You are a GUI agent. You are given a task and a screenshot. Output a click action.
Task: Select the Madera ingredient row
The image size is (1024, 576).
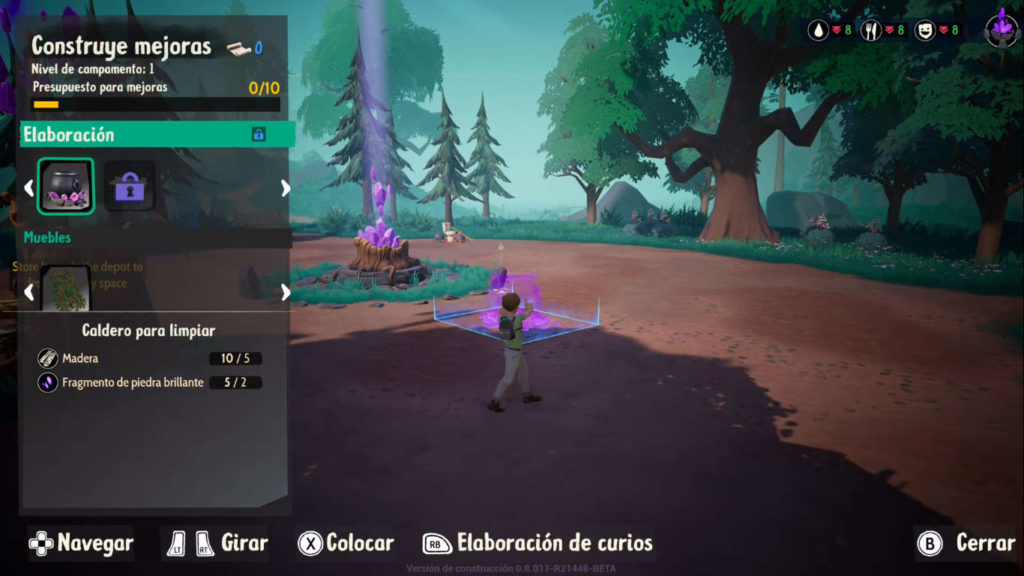(x=150, y=358)
